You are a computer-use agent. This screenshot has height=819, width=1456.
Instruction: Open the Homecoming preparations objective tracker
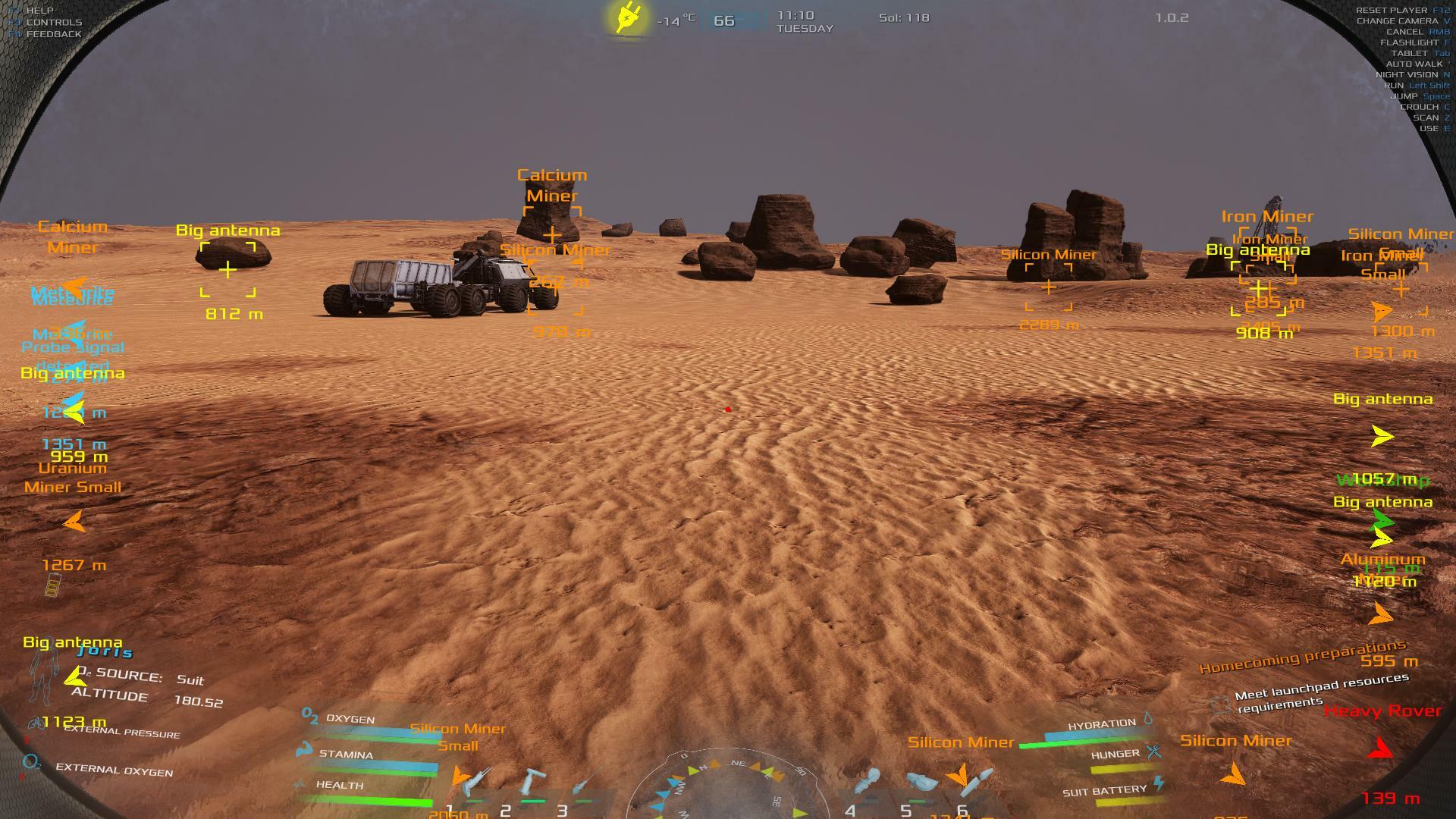tap(1302, 657)
